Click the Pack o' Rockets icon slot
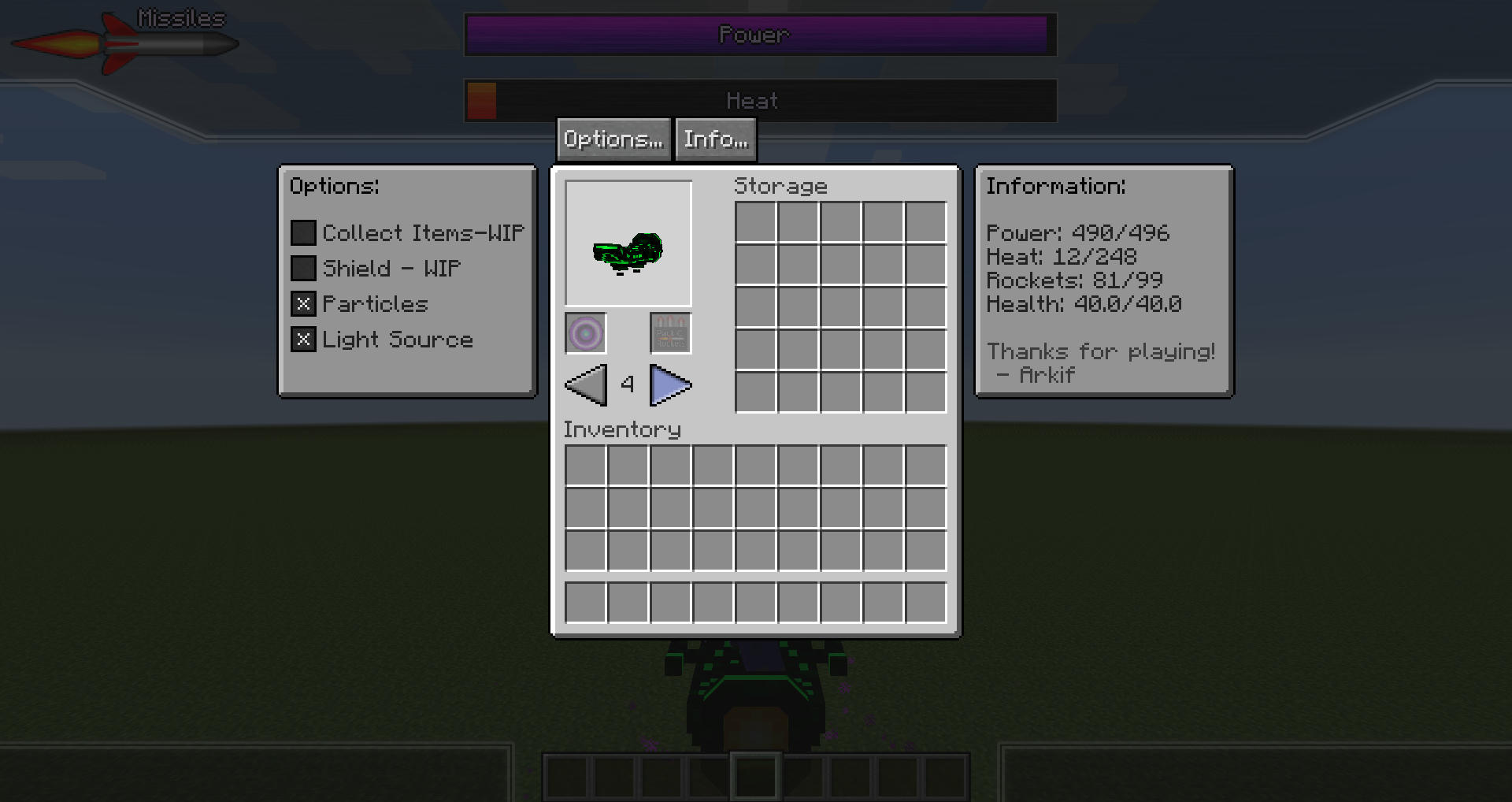This screenshot has height=802, width=1512. [x=669, y=333]
